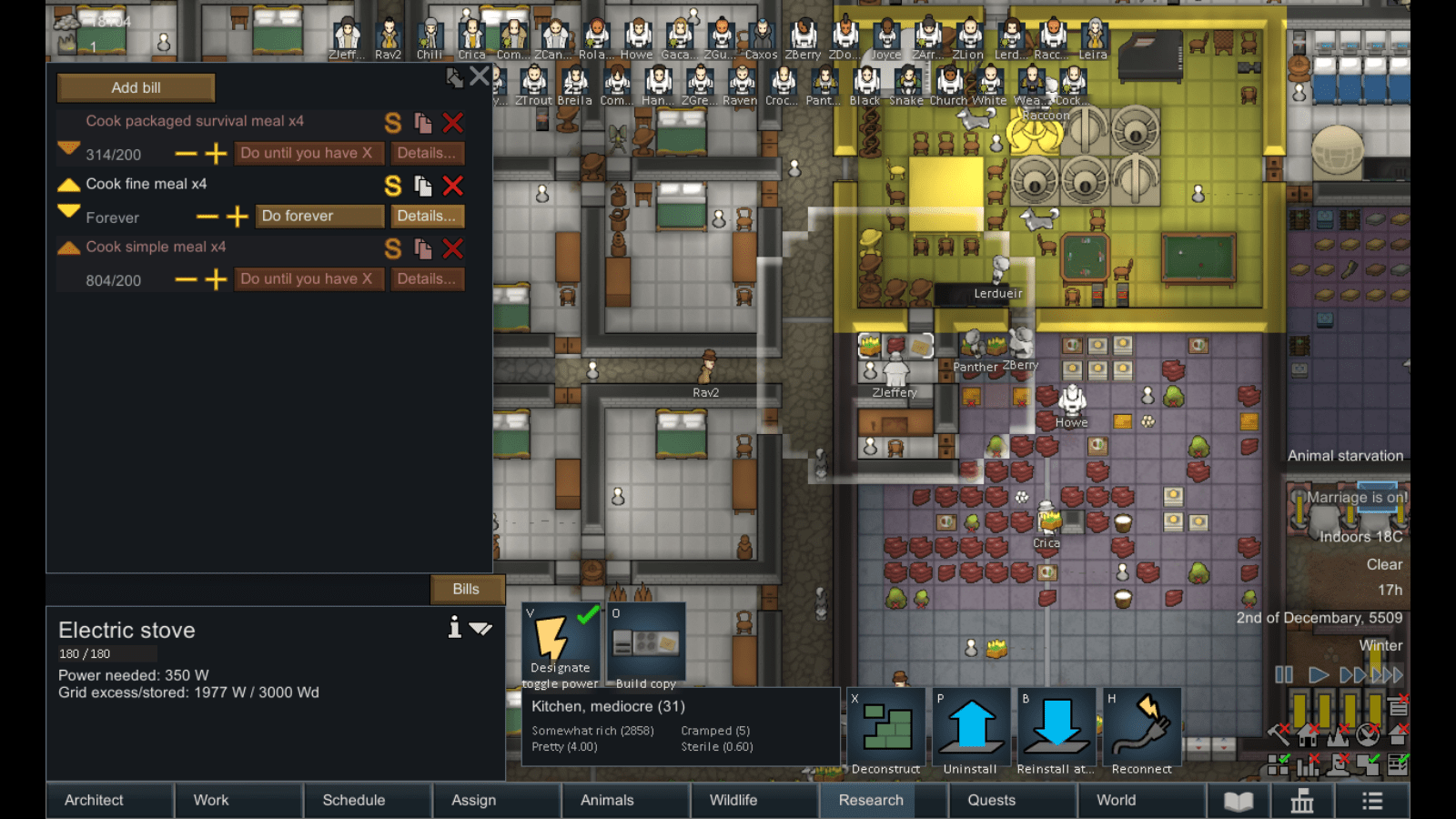This screenshot has height=819, width=1456.
Task: Select the Reinstall tool
Action: (1056, 728)
